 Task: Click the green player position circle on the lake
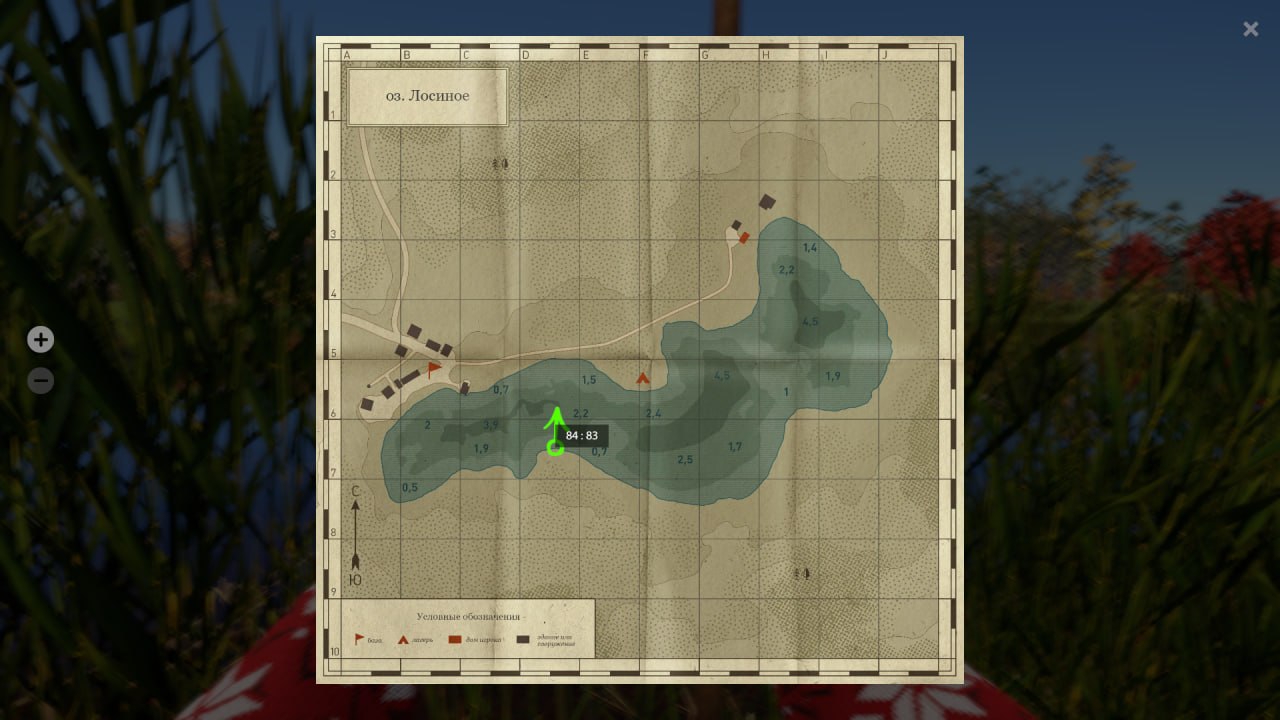555,448
